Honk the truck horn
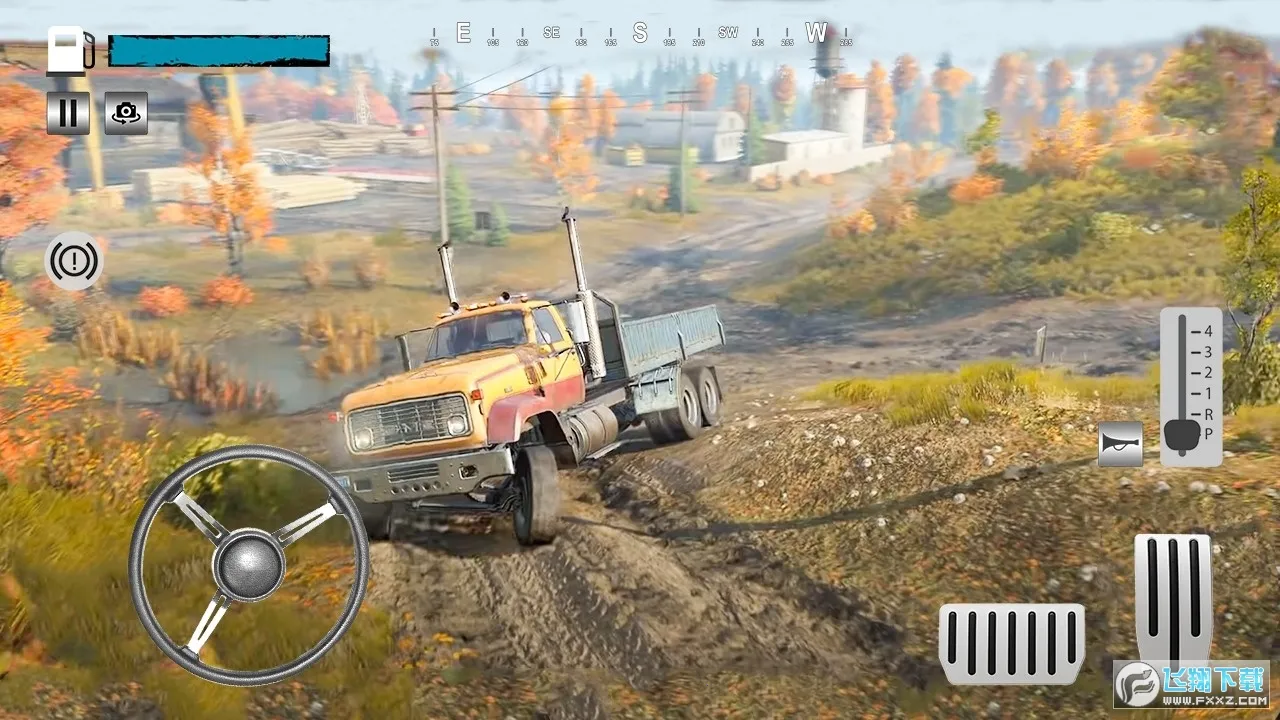 pos(1120,443)
